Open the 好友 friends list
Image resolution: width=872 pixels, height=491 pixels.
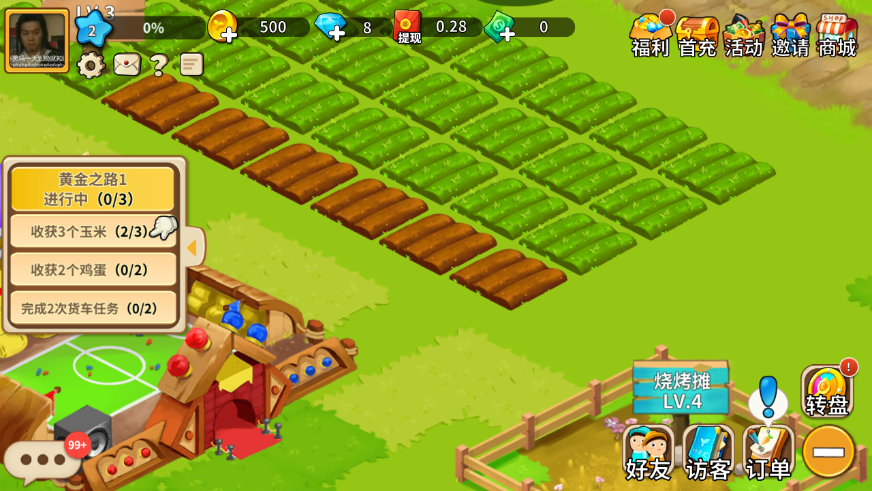648,452
